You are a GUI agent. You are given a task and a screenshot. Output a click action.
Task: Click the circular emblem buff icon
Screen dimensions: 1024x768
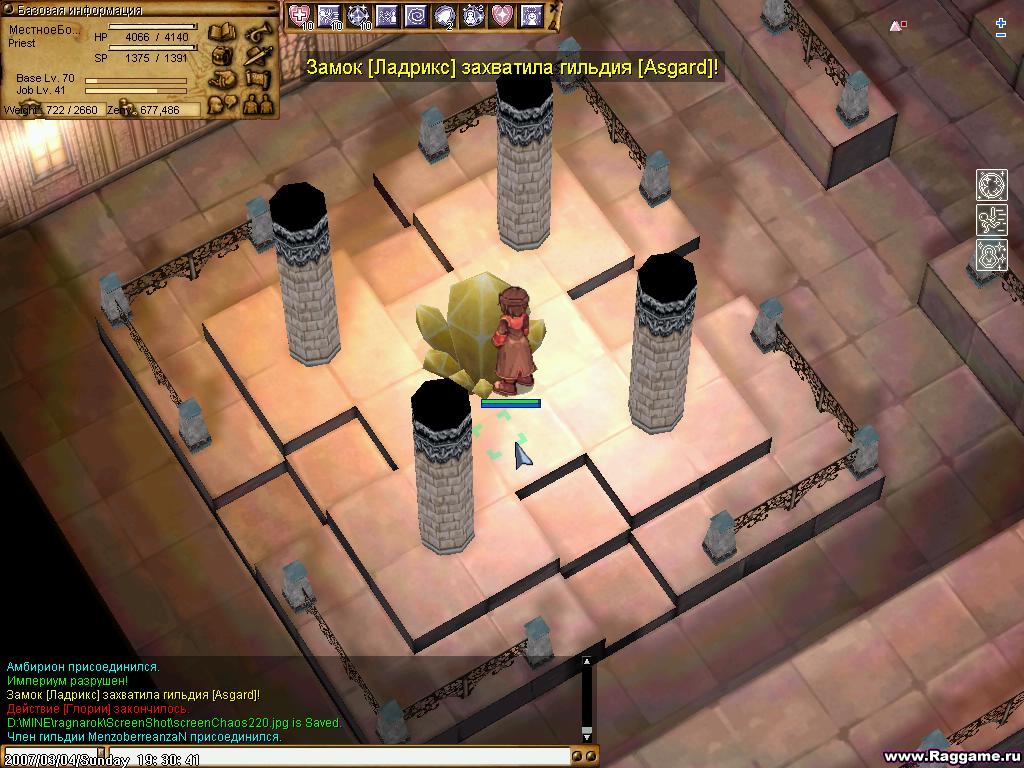coord(991,185)
